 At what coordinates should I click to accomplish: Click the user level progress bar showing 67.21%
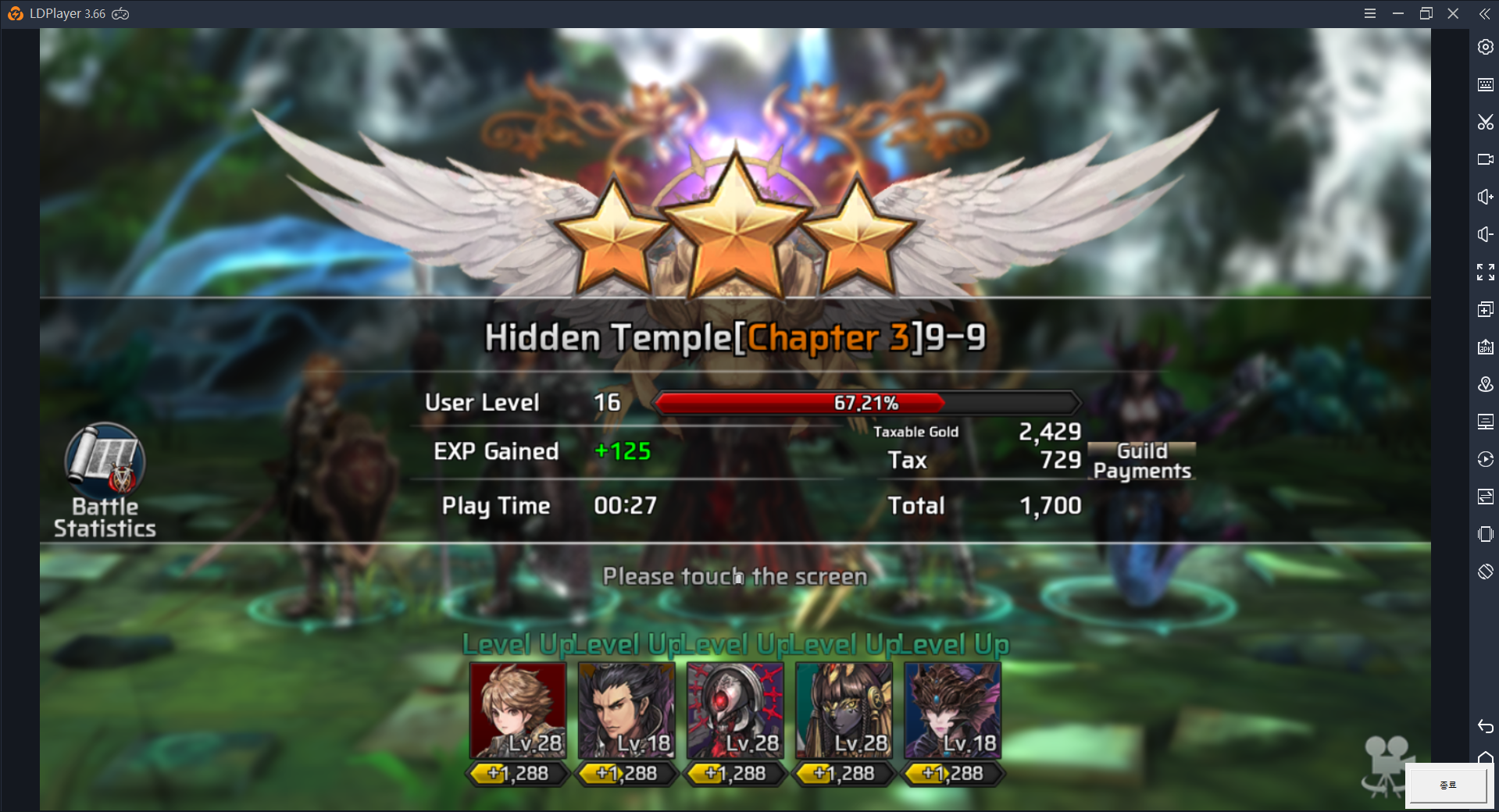(x=865, y=403)
